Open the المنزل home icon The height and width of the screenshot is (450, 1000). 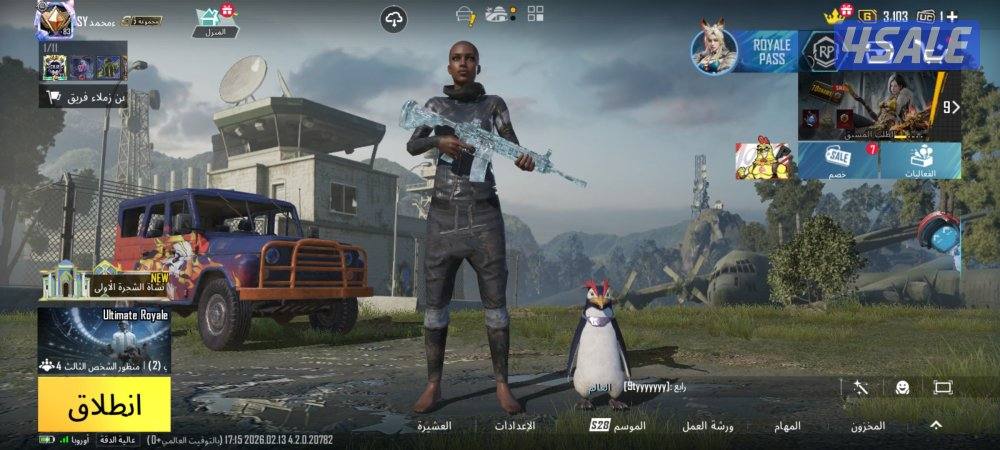pos(215,21)
